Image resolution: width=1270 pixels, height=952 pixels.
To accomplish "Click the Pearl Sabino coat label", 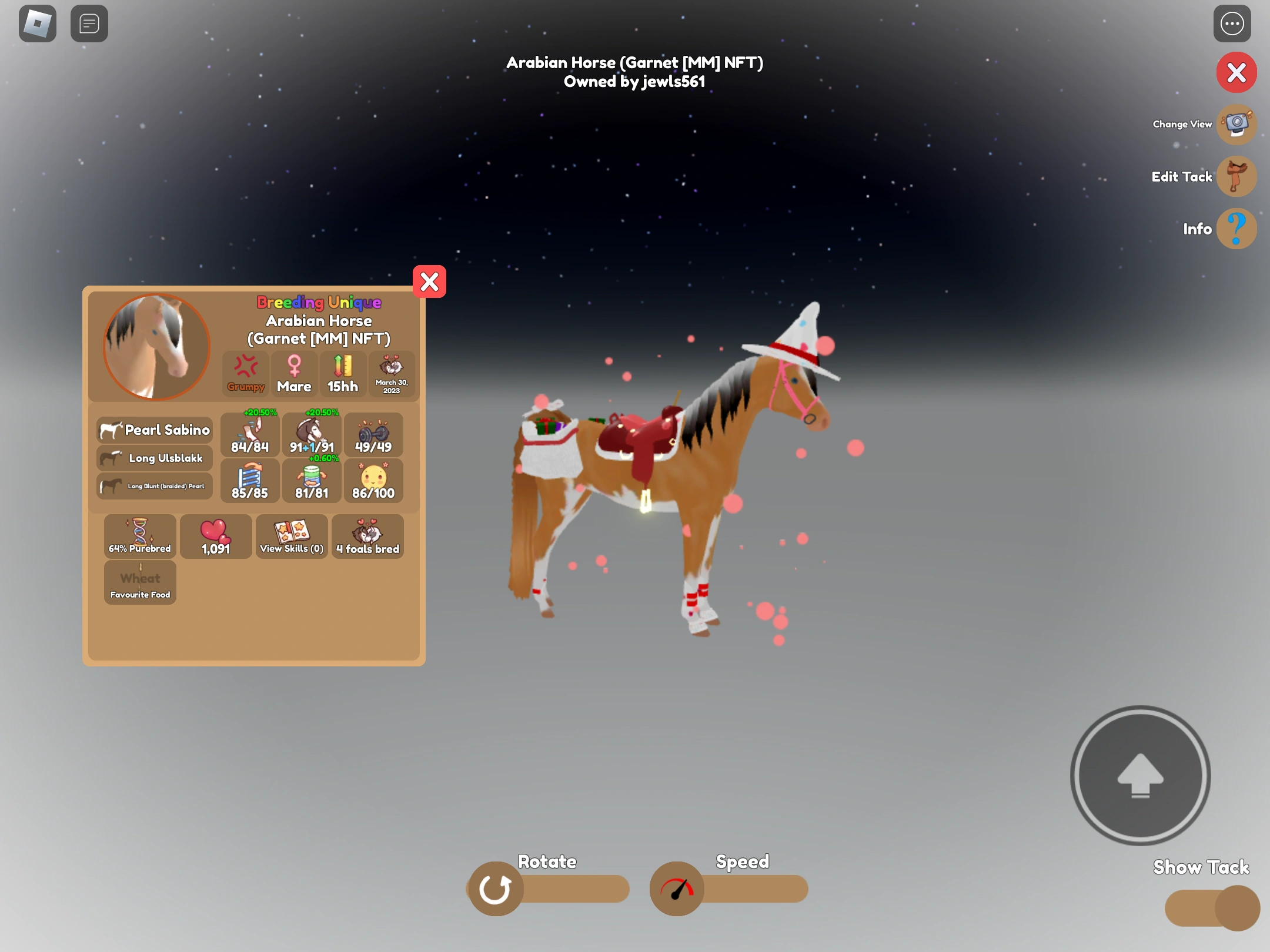I will point(154,430).
